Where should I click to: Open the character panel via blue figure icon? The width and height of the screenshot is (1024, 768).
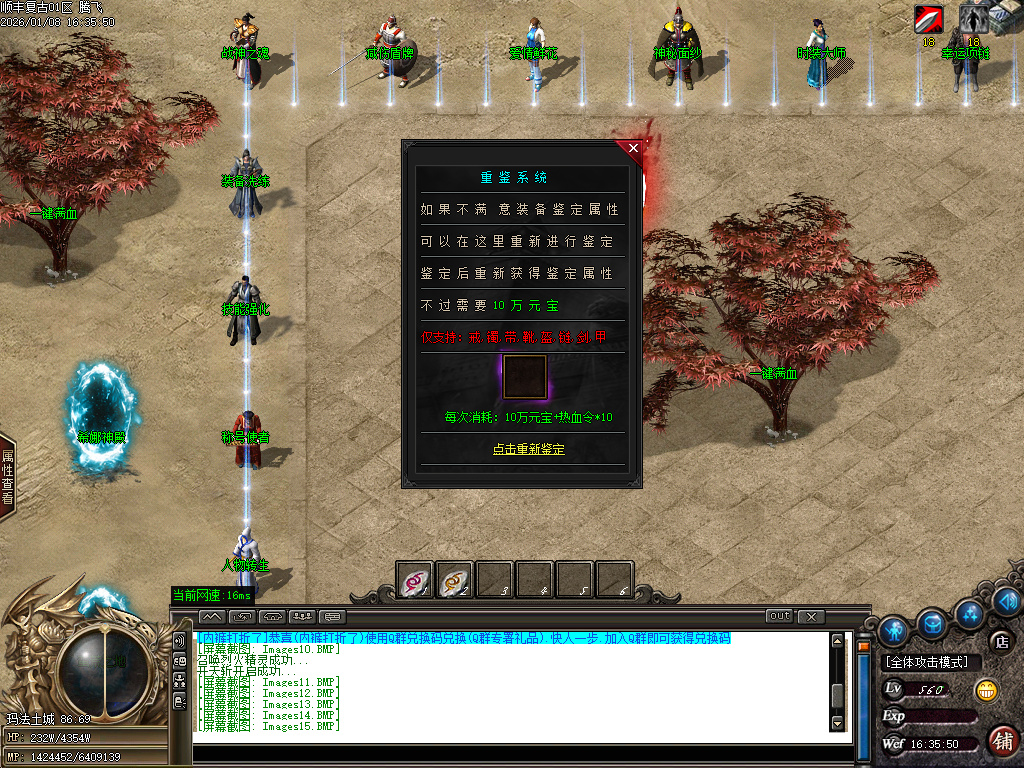coord(894,629)
